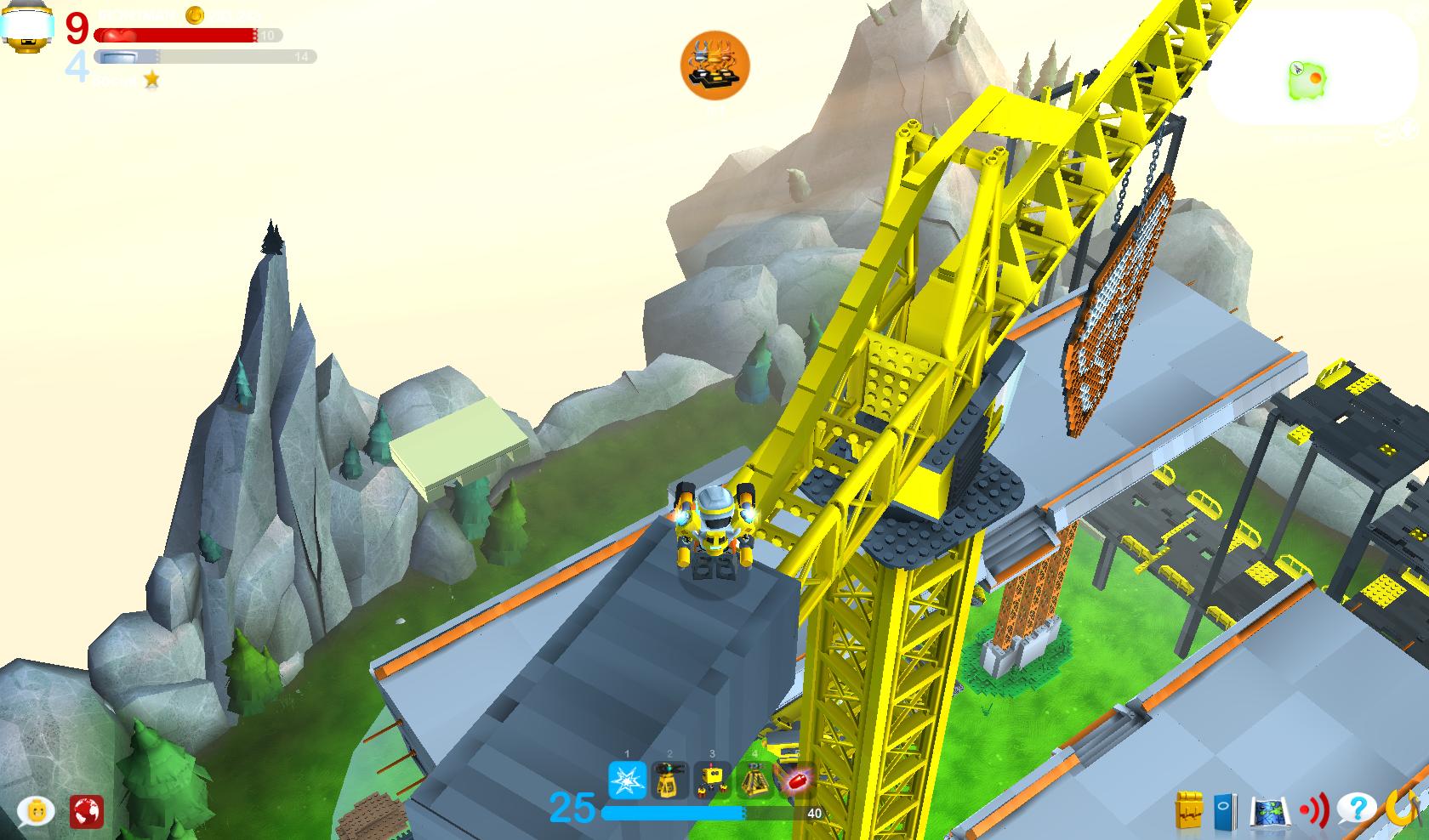Activate the blue starburst ability in slot 1
Screen dimensions: 1429x840
point(627,780)
